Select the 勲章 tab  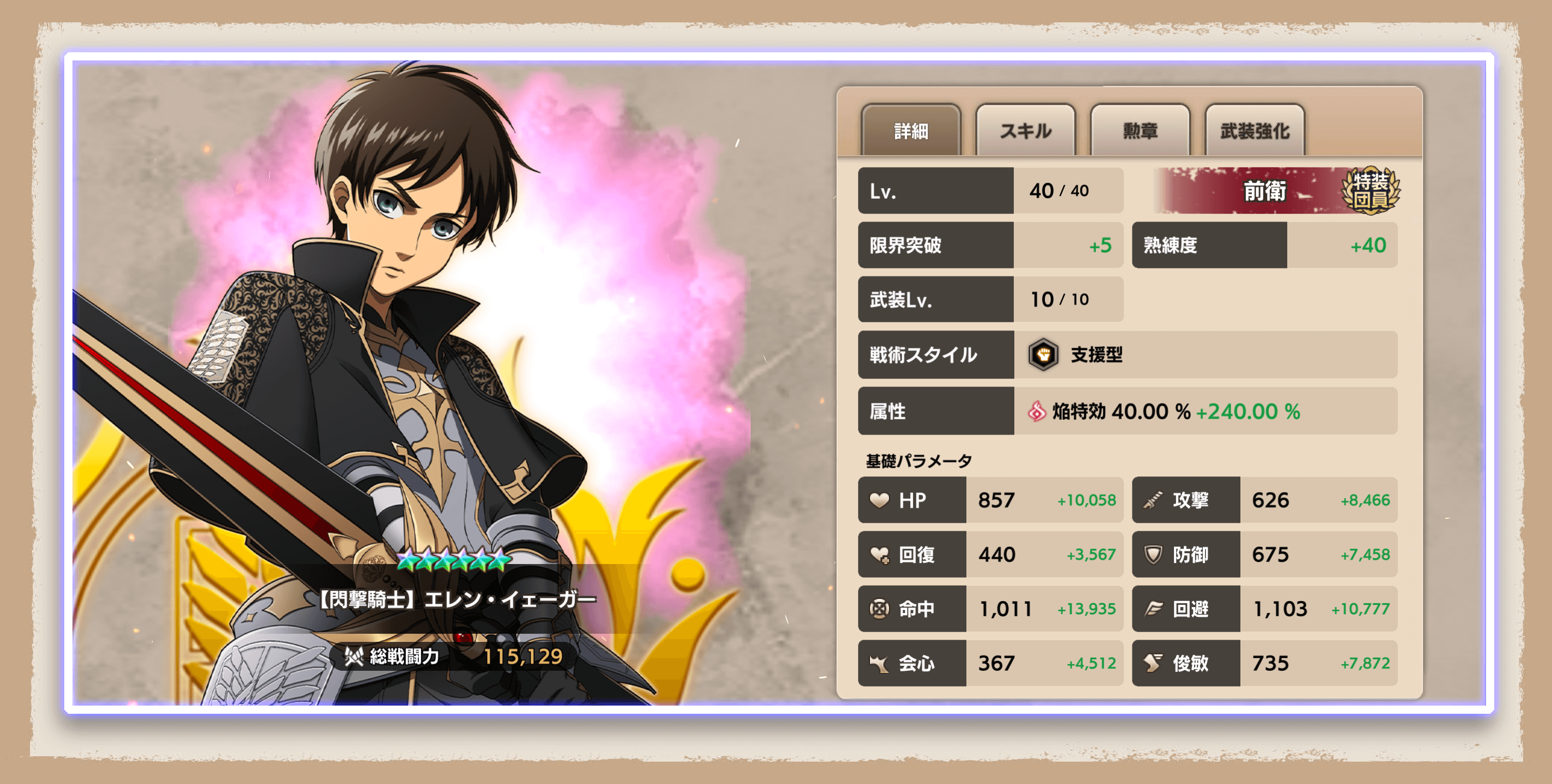1139,130
